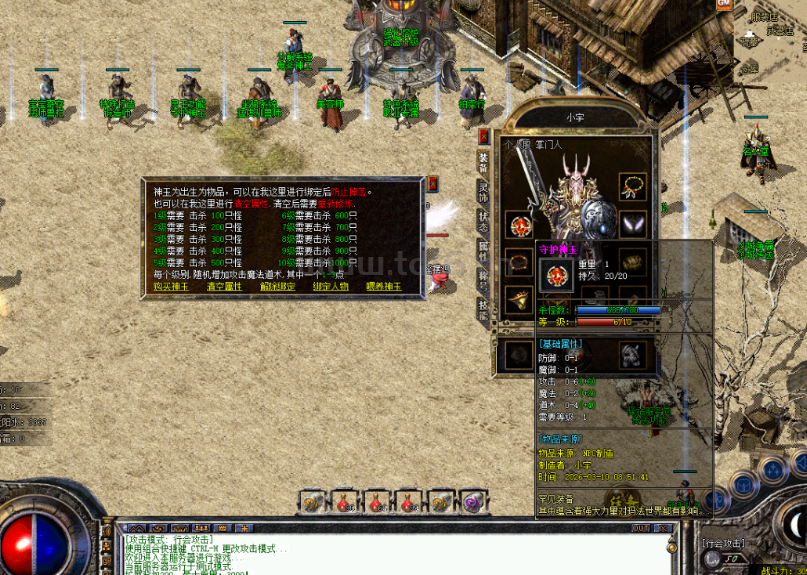
Task: Select the purple wings equipment slot
Action: [x=632, y=224]
